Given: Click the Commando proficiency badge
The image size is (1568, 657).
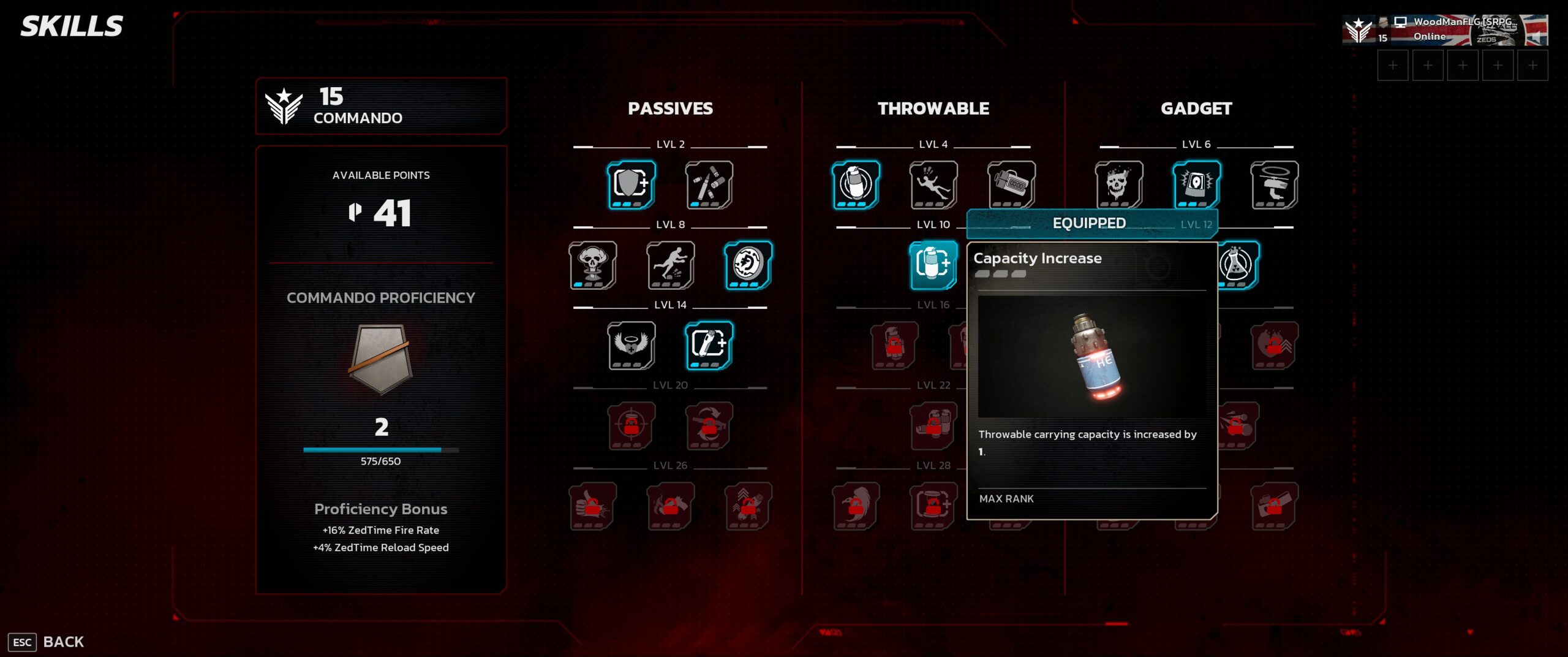Looking at the screenshot, I should pyautogui.click(x=380, y=359).
